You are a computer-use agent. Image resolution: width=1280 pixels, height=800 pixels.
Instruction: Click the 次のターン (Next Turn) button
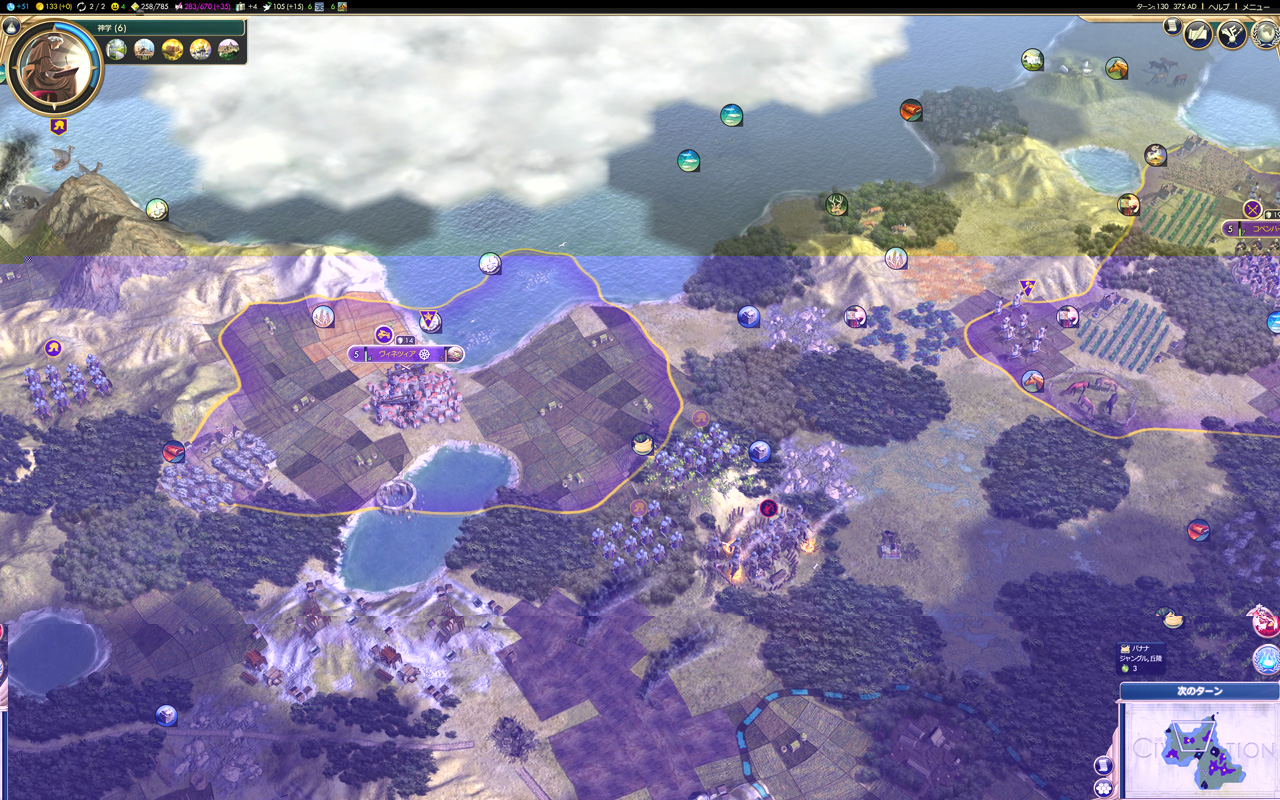coord(1199,691)
